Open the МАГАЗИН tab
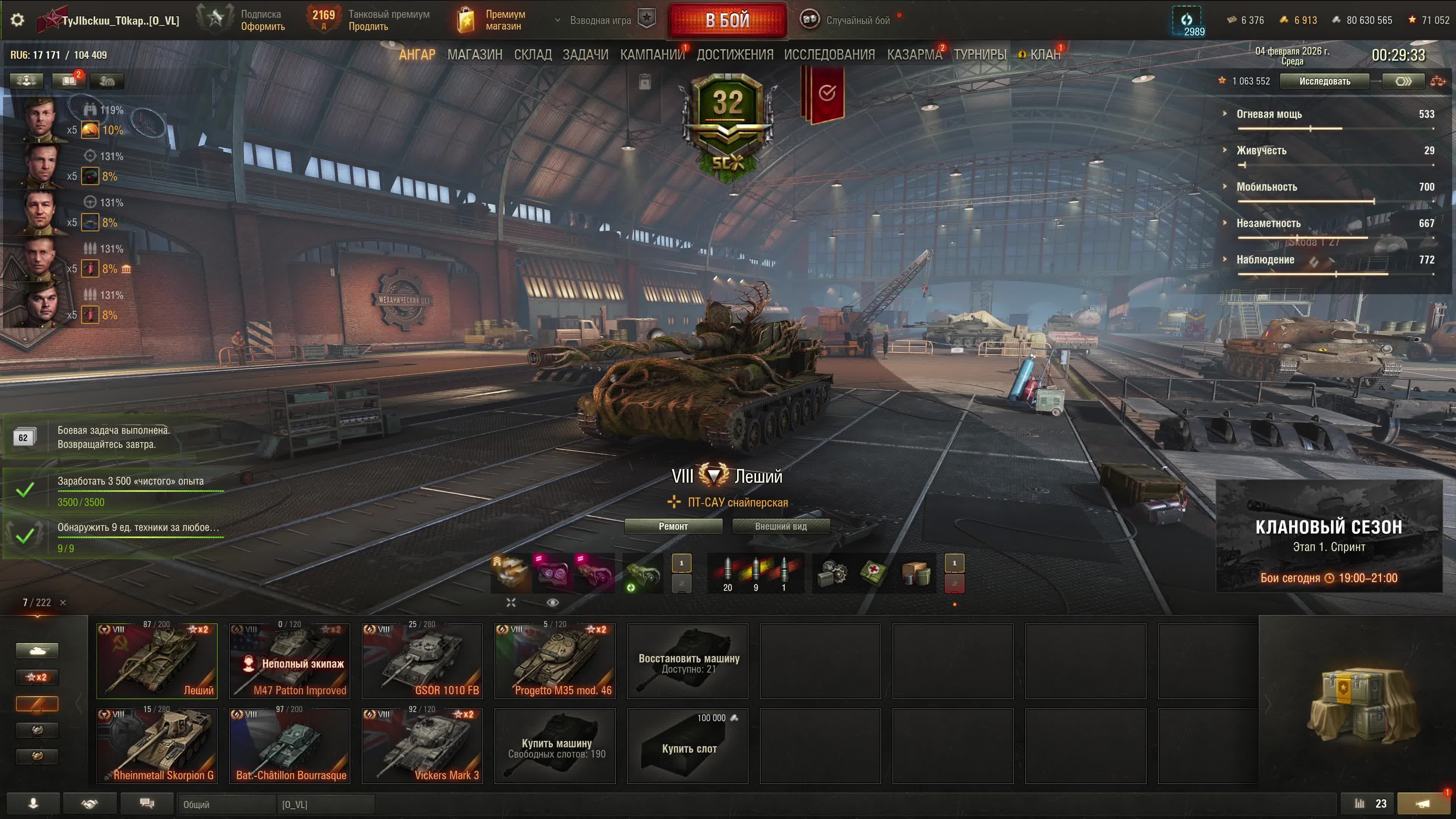Screen dimensions: 1456x819 pyautogui.click(x=474, y=55)
